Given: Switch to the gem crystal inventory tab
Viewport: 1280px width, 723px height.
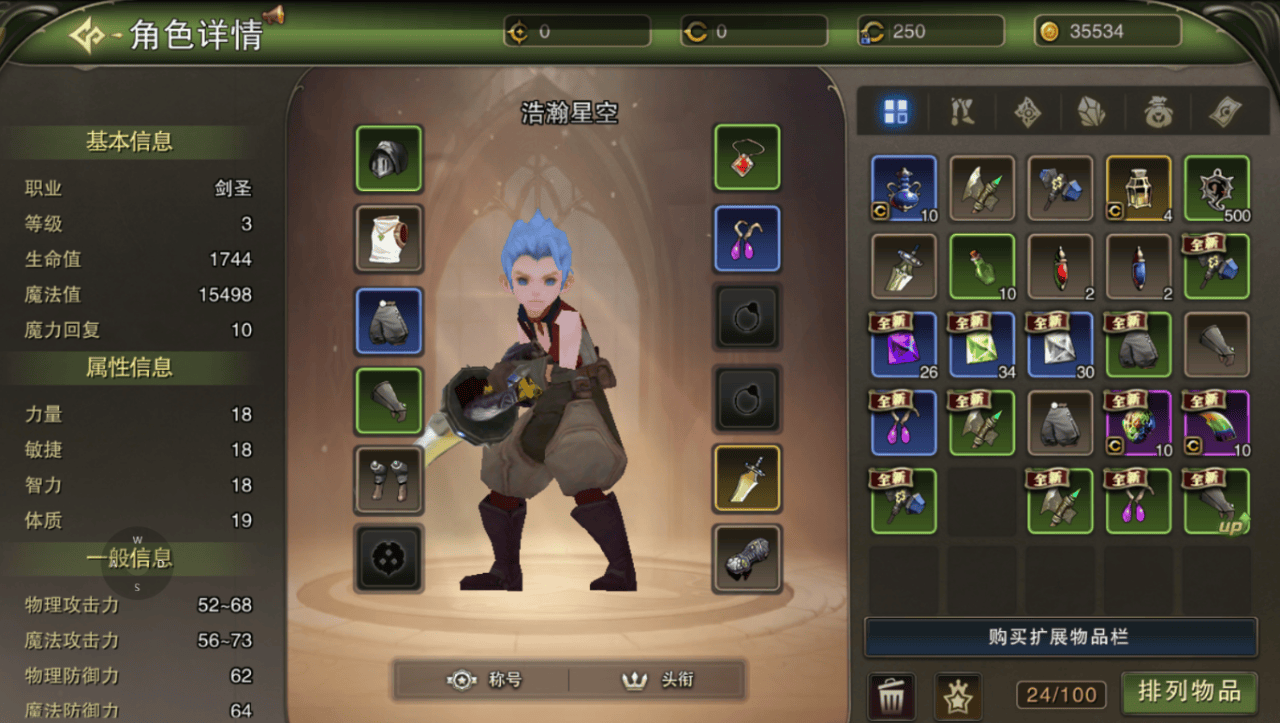Looking at the screenshot, I should point(1091,112).
